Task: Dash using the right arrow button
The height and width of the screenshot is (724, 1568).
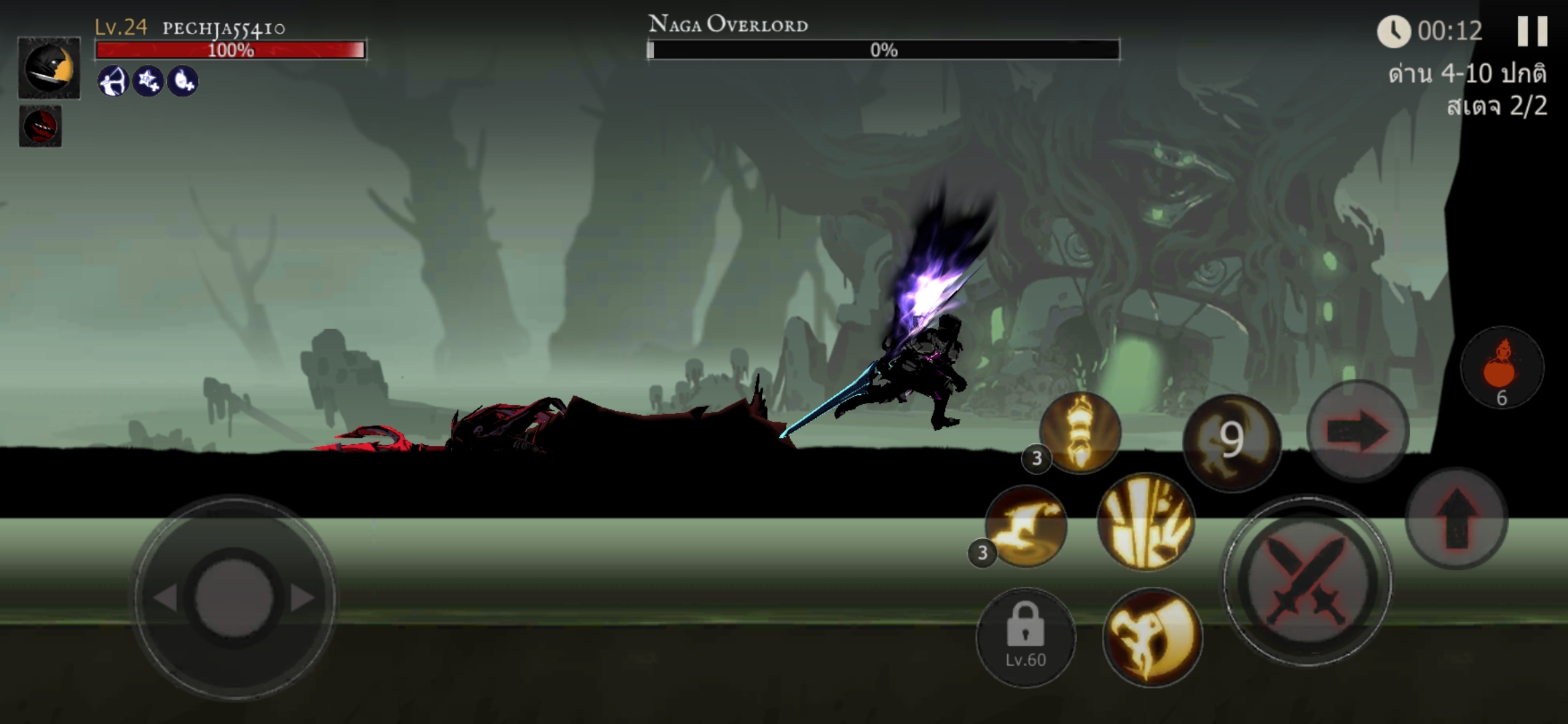Action: (1358, 431)
